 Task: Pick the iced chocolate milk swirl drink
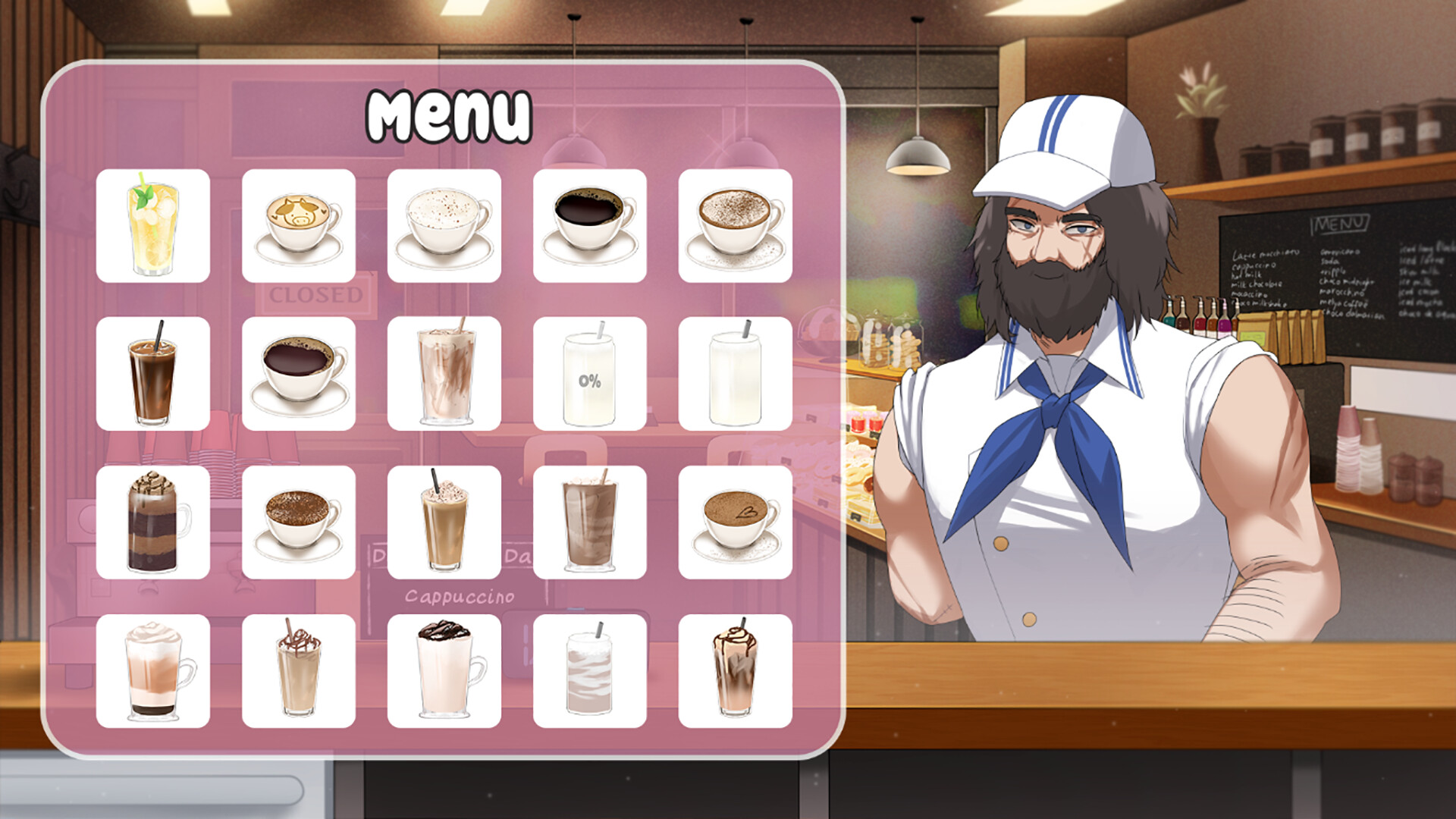pos(444,372)
